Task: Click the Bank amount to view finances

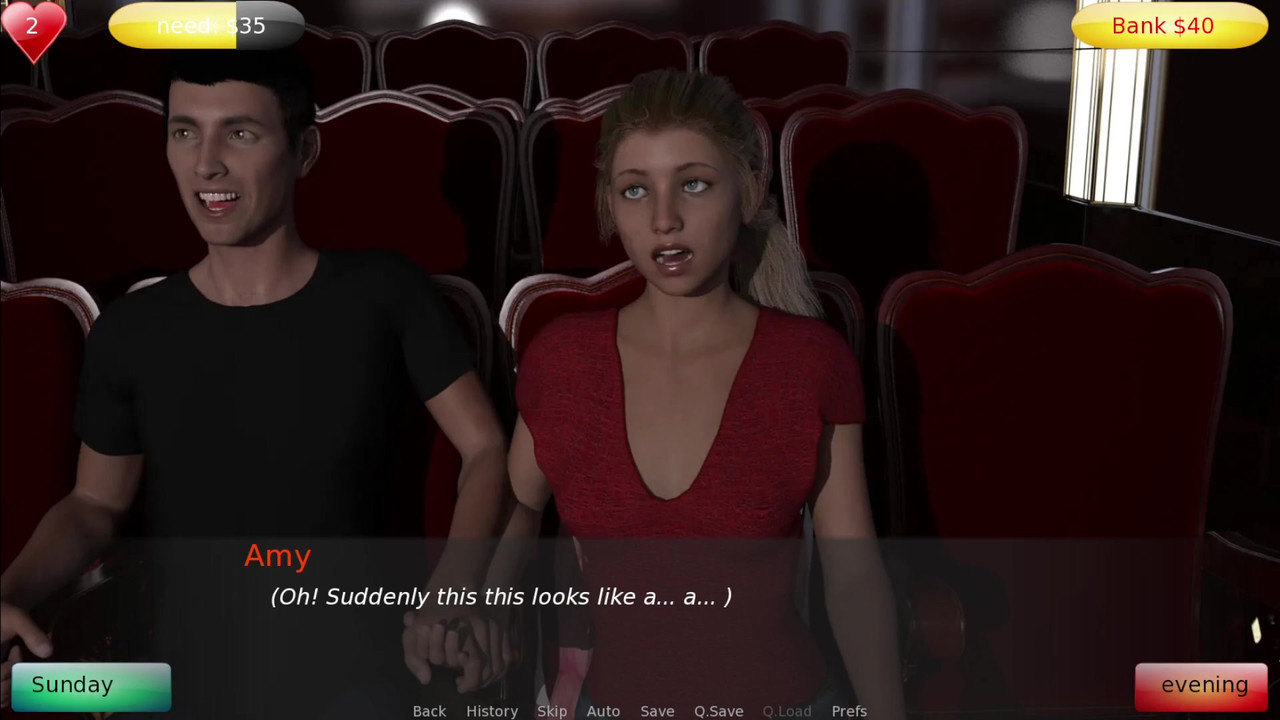Action: 1167,26
